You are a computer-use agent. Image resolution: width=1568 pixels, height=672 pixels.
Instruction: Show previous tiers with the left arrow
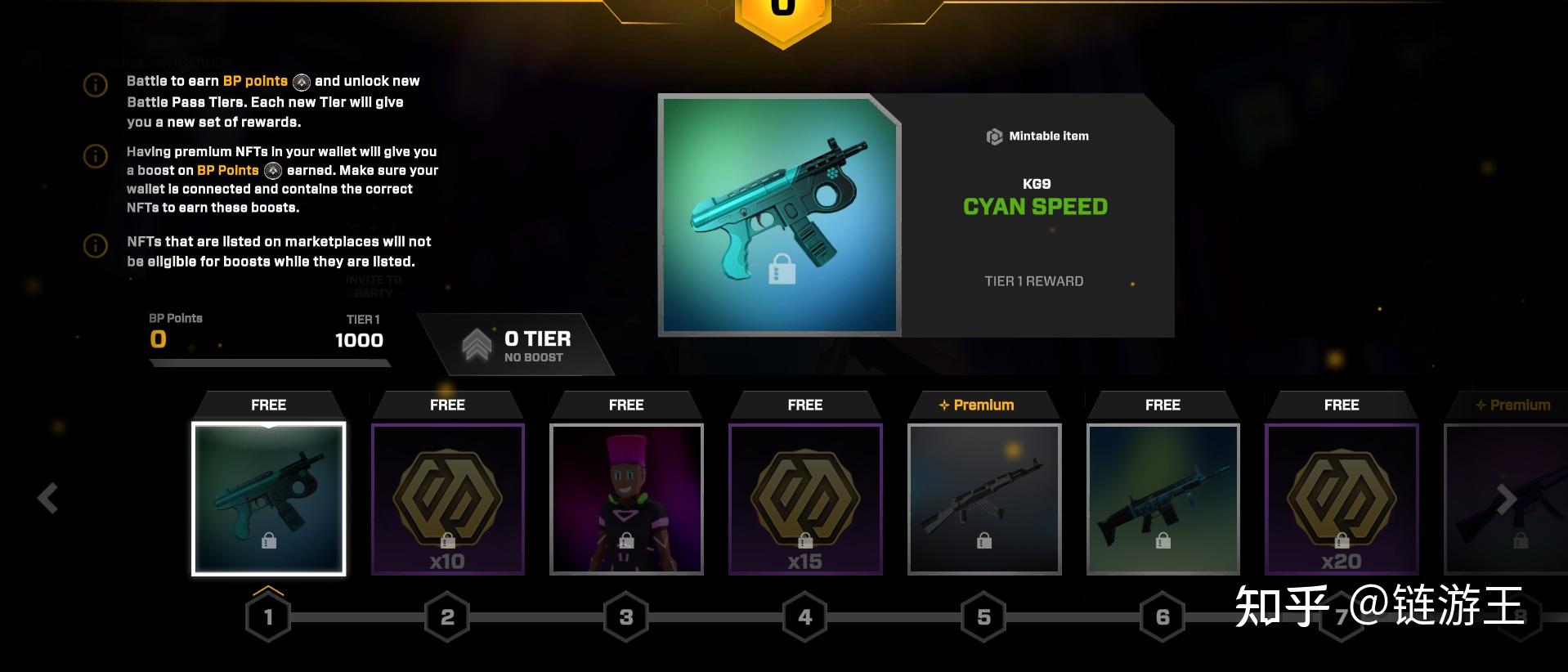48,498
